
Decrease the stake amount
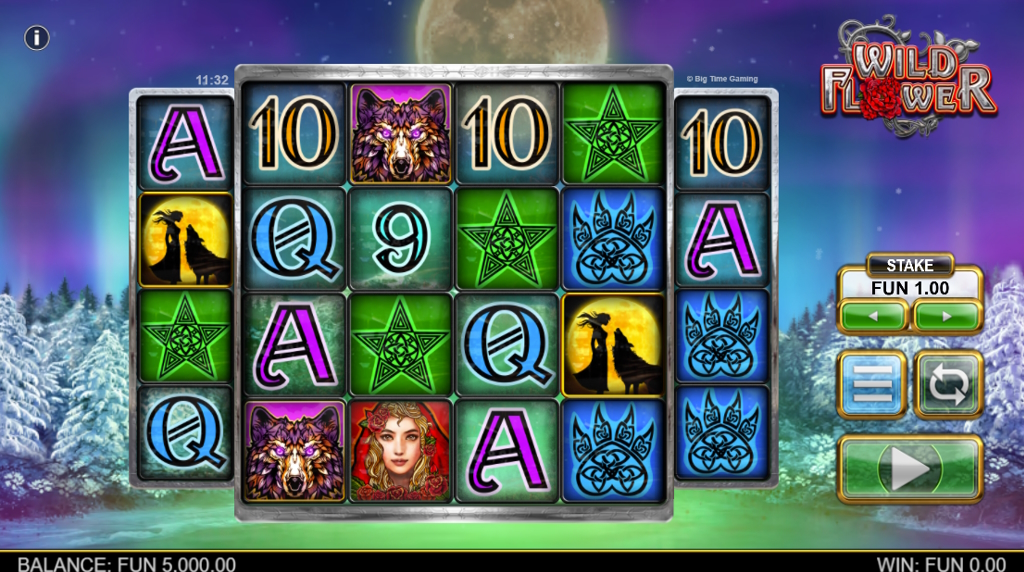[x=873, y=317]
